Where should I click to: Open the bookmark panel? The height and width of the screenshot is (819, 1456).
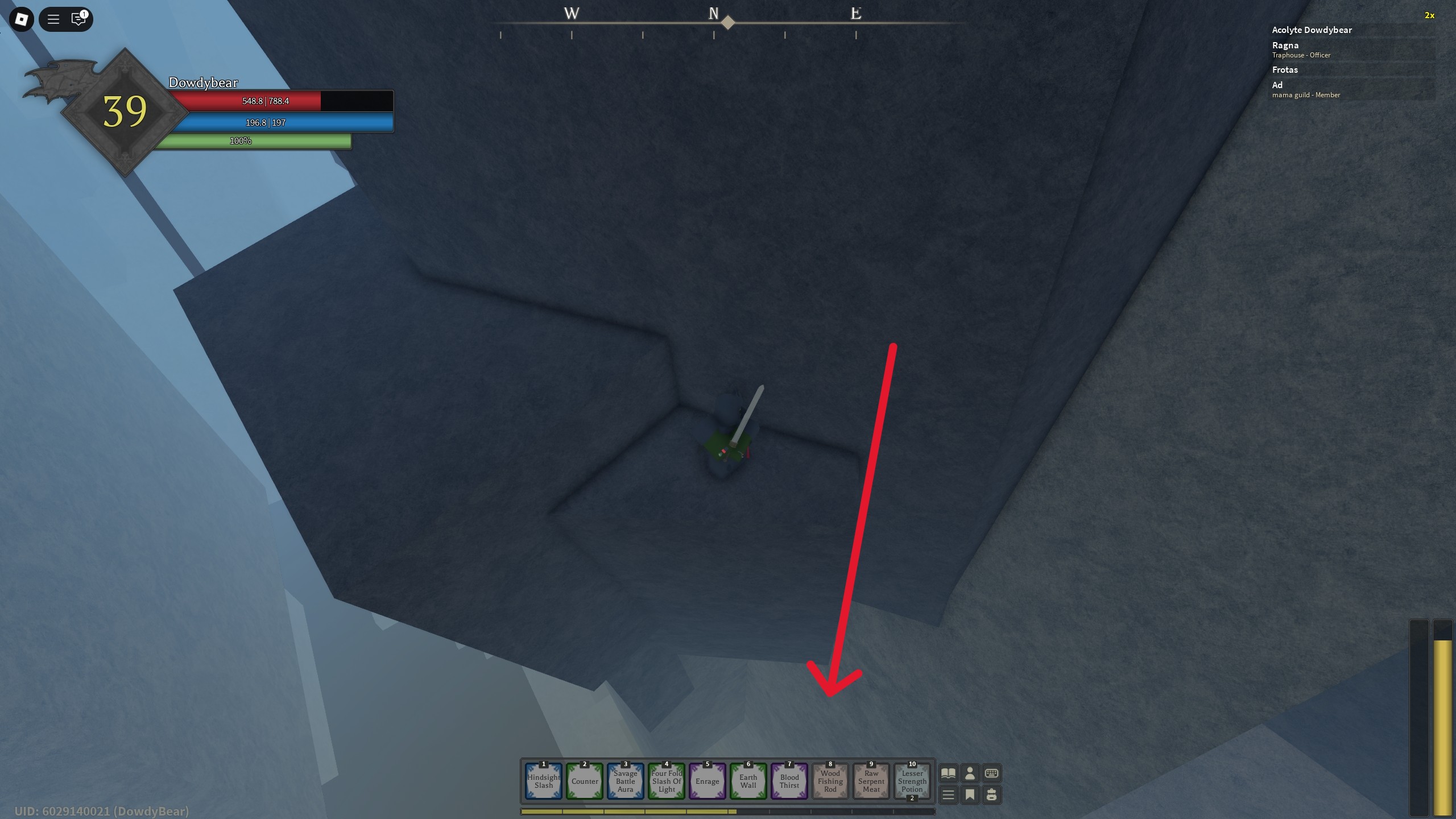[970, 795]
